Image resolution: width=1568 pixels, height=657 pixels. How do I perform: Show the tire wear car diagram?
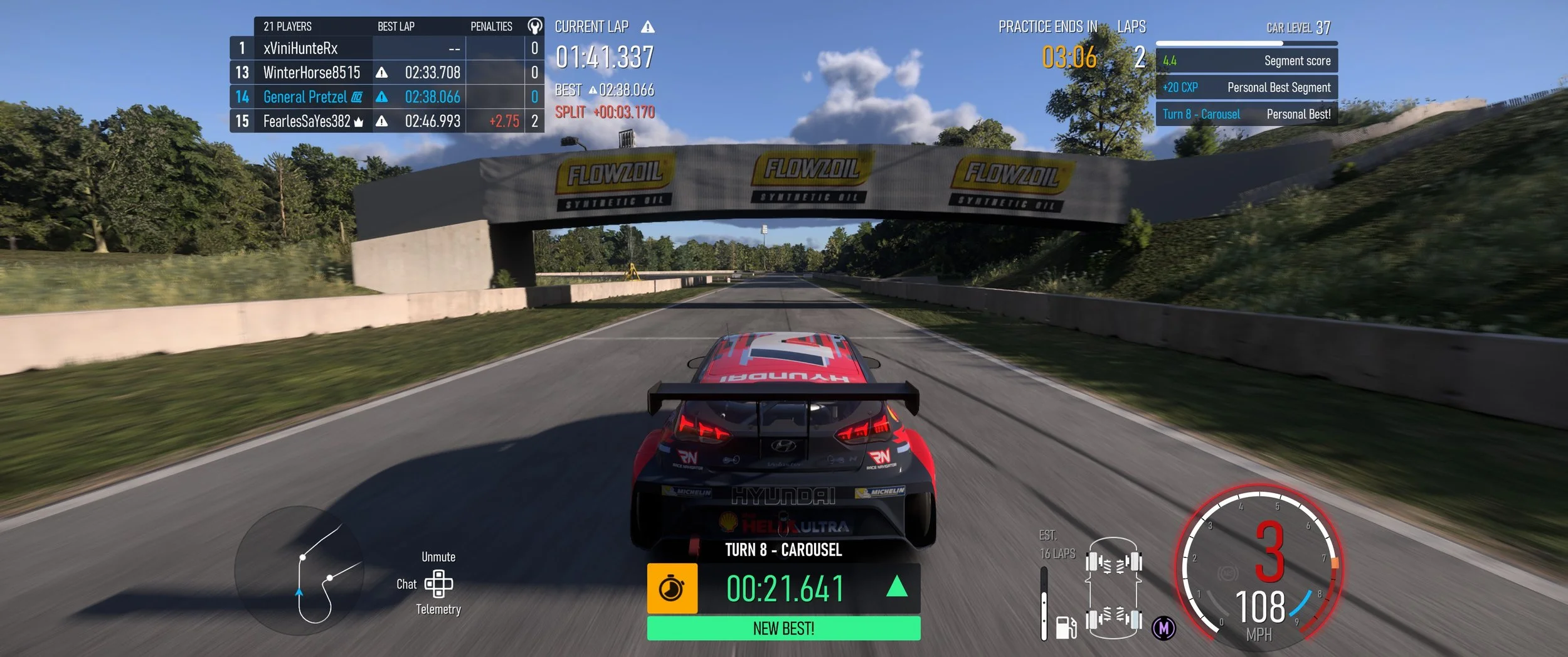1113,588
